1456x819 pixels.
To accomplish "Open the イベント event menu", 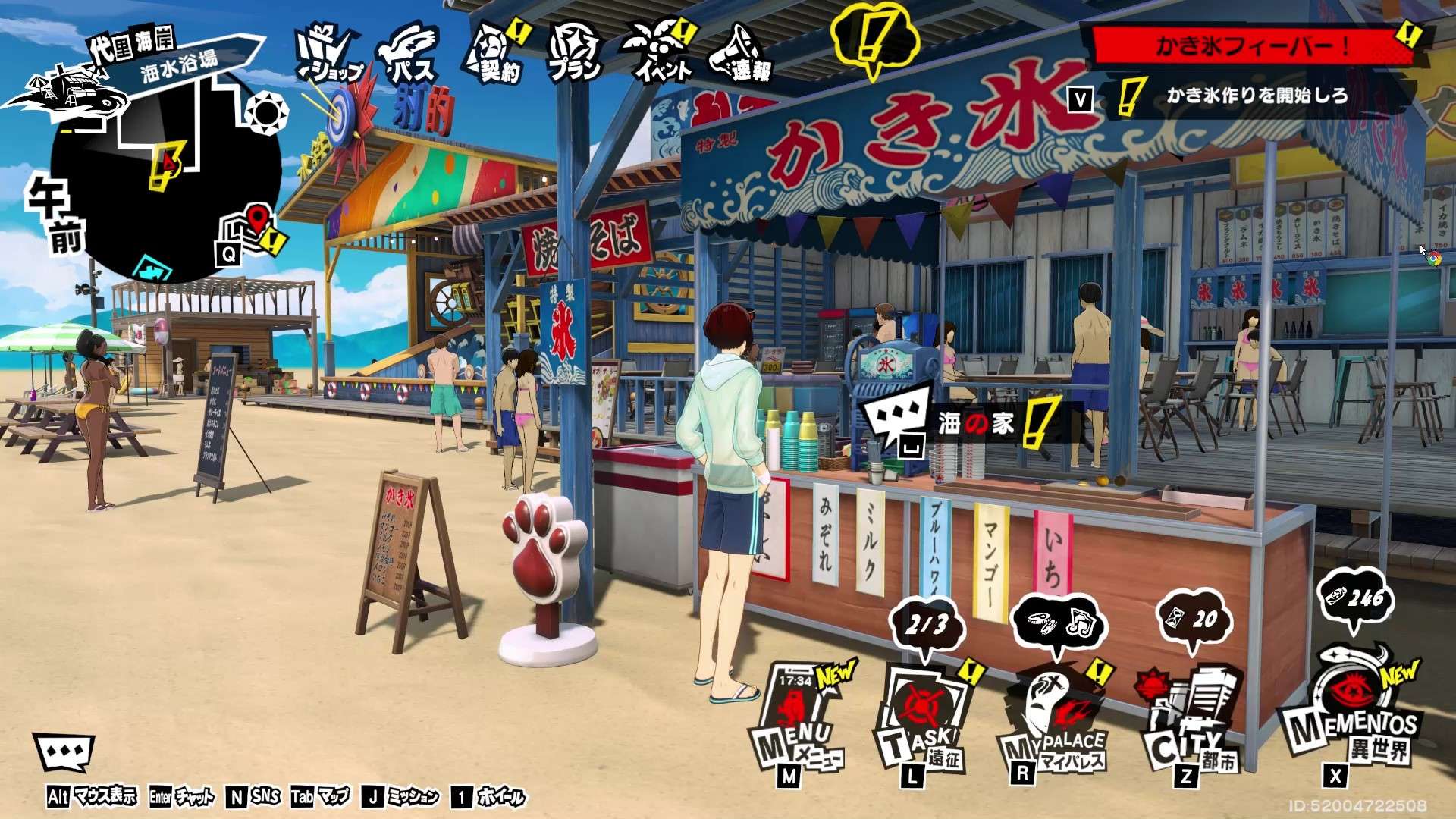I will tap(660, 53).
